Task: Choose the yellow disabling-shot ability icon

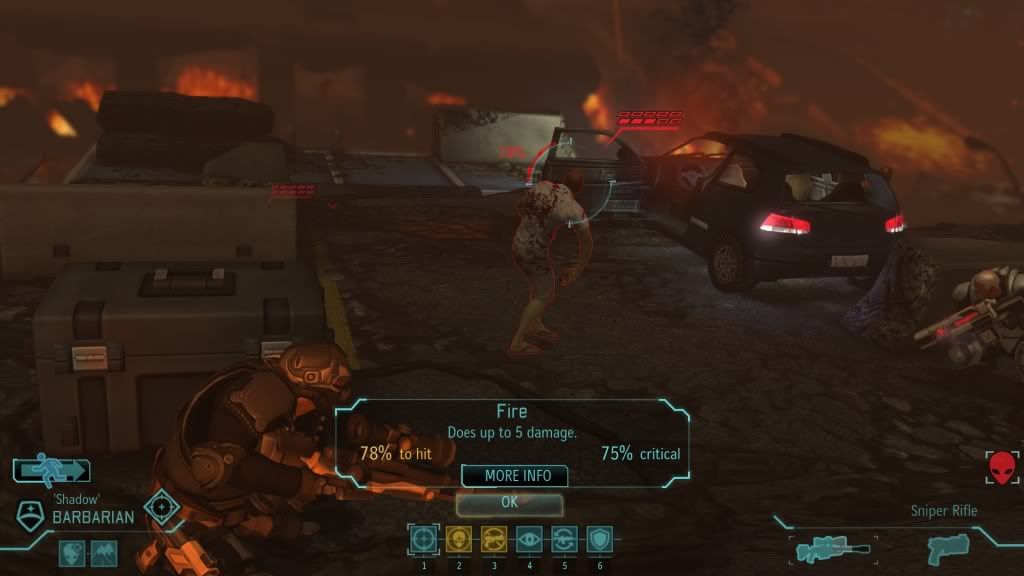Action: 494,540
